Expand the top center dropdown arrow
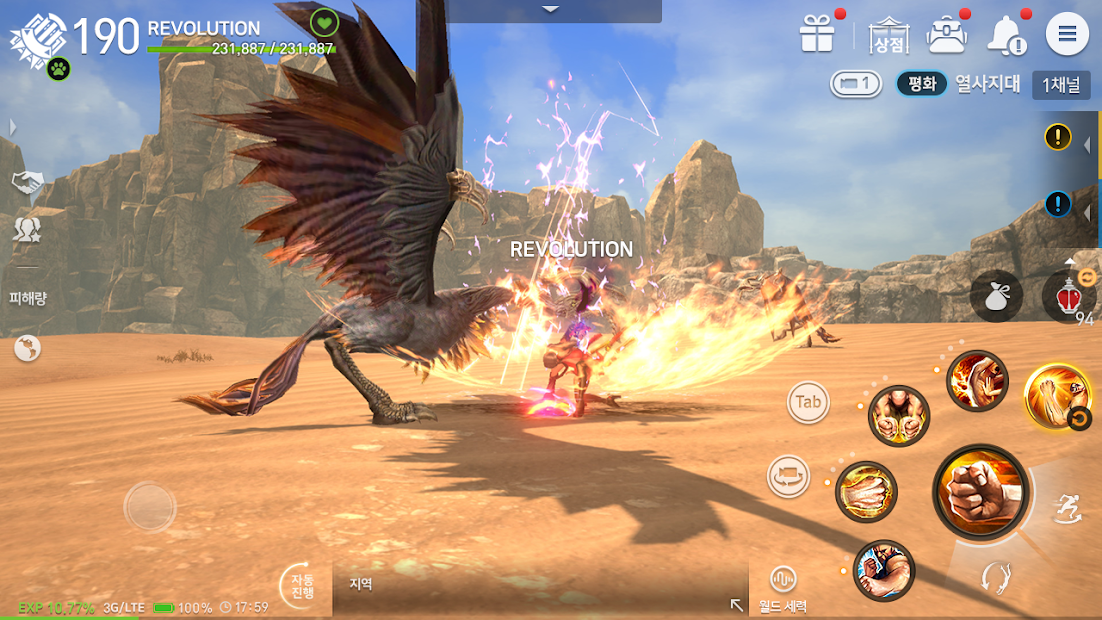Viewport: 1102px width, 620px height. point(551,10)
